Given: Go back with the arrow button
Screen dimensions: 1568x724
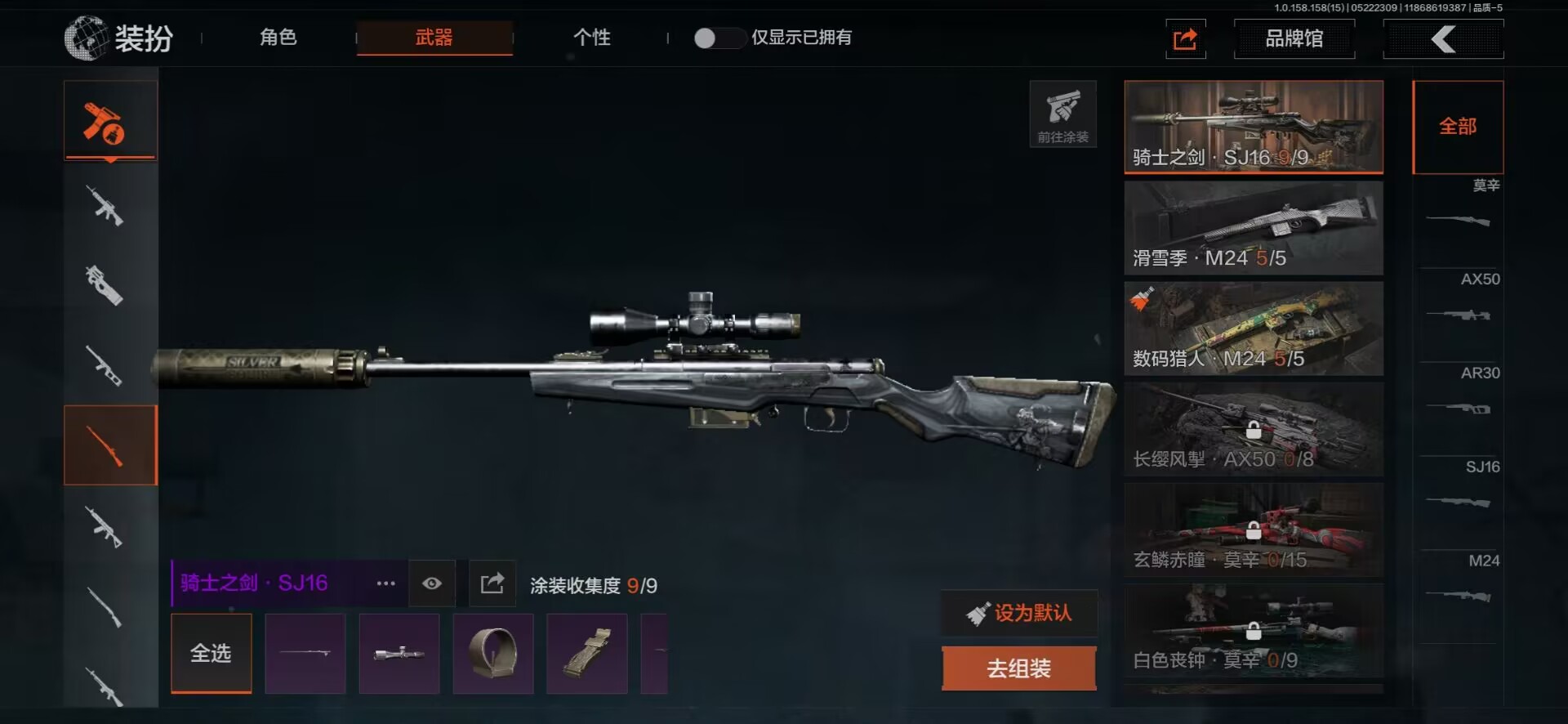Looking at the screenshot, I should click(1443, 38).
